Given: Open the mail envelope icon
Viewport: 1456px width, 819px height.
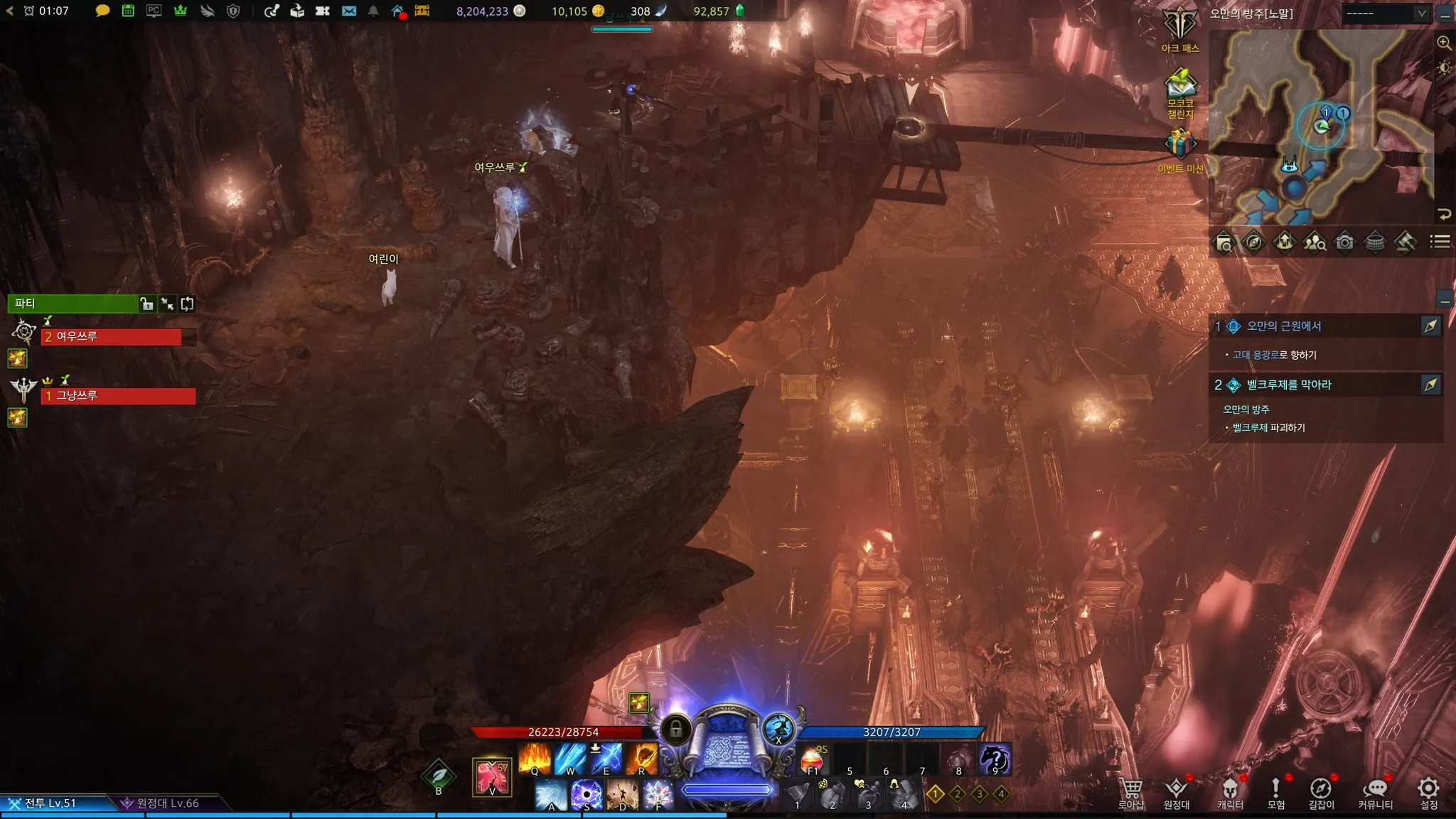Looking at the screenshot, I should point(348,11).
